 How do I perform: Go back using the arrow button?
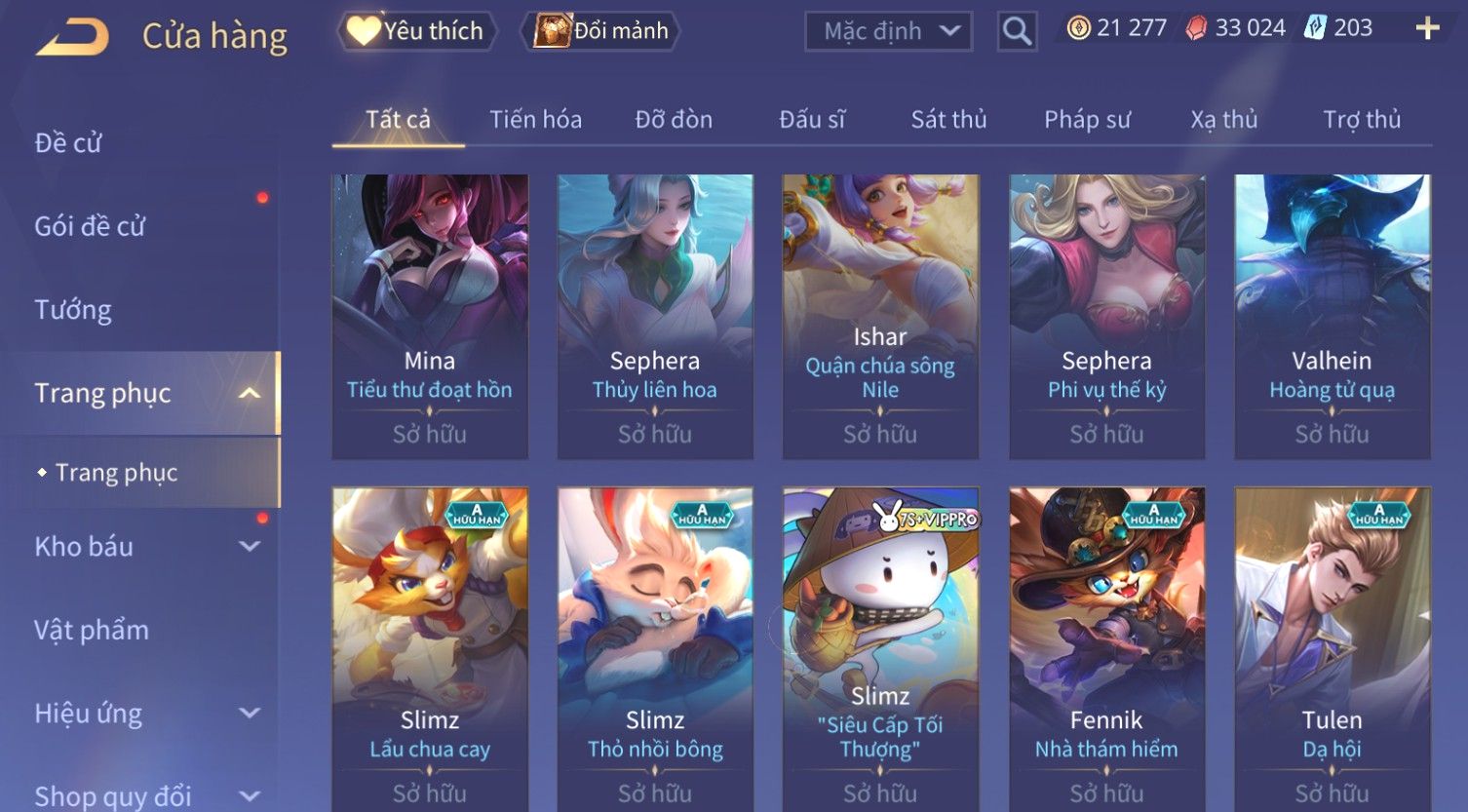tap(71, 37)
